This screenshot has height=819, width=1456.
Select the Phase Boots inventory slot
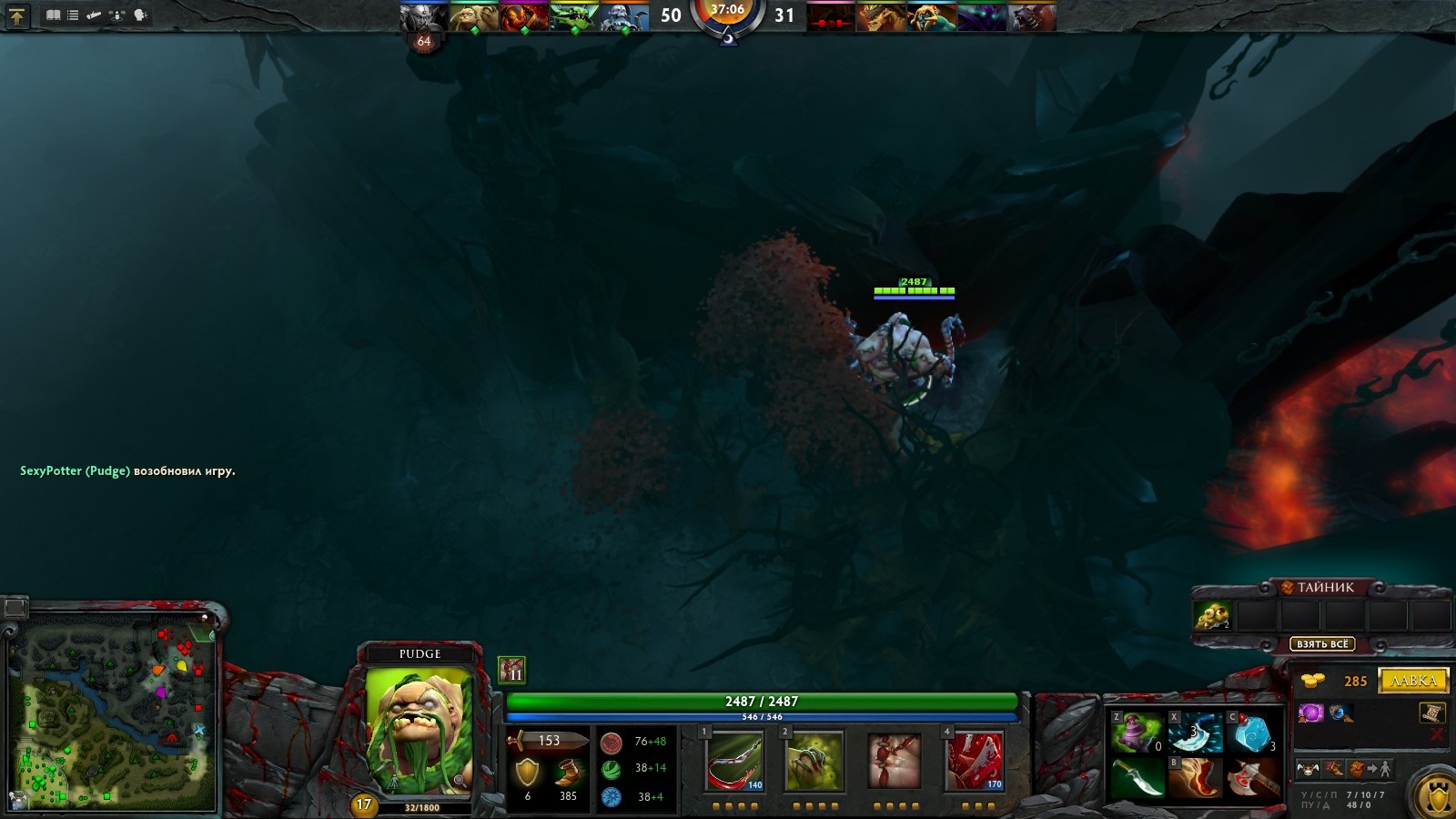coord(1195,780)
